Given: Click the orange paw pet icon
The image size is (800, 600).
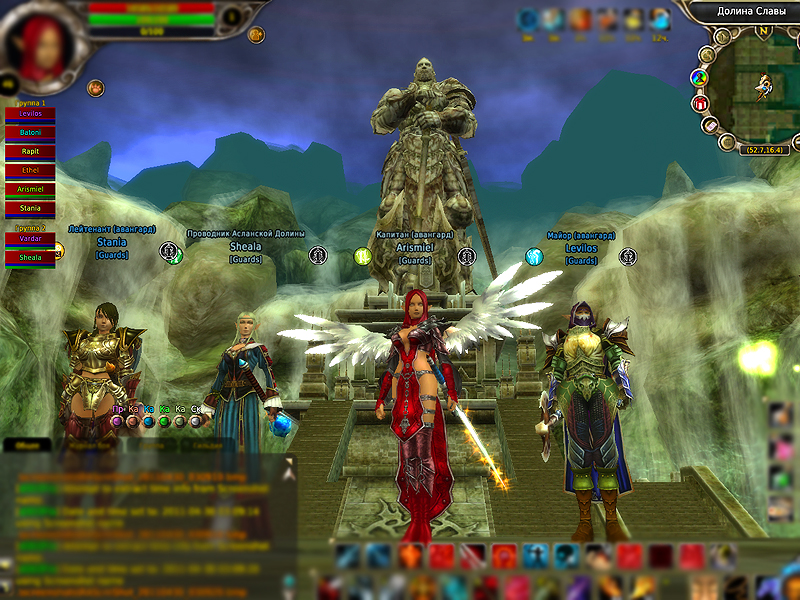Looking at the screenshot, I should pyautogui.click(x=96, y=88).
